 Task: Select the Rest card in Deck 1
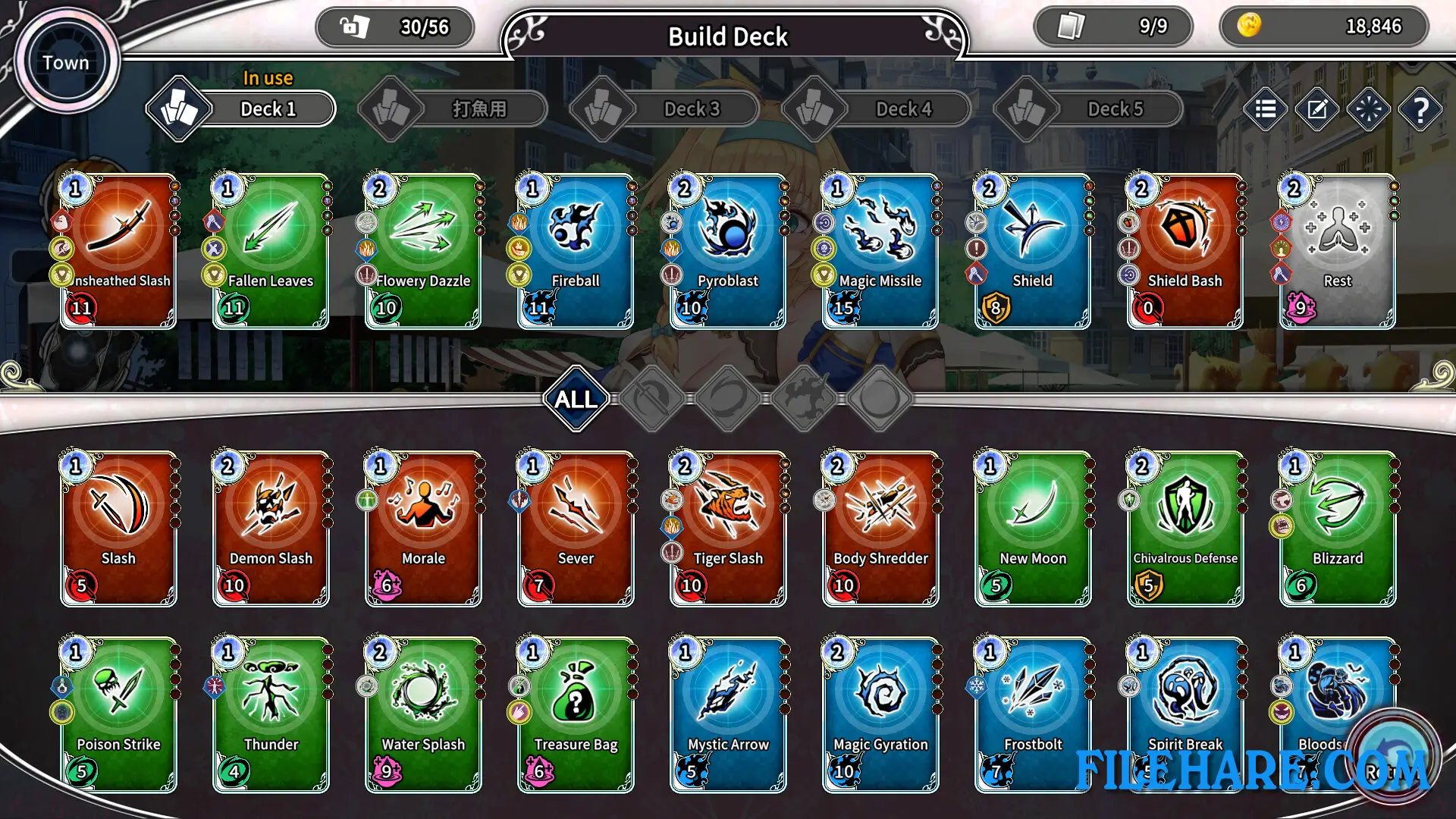point(1336,250)
